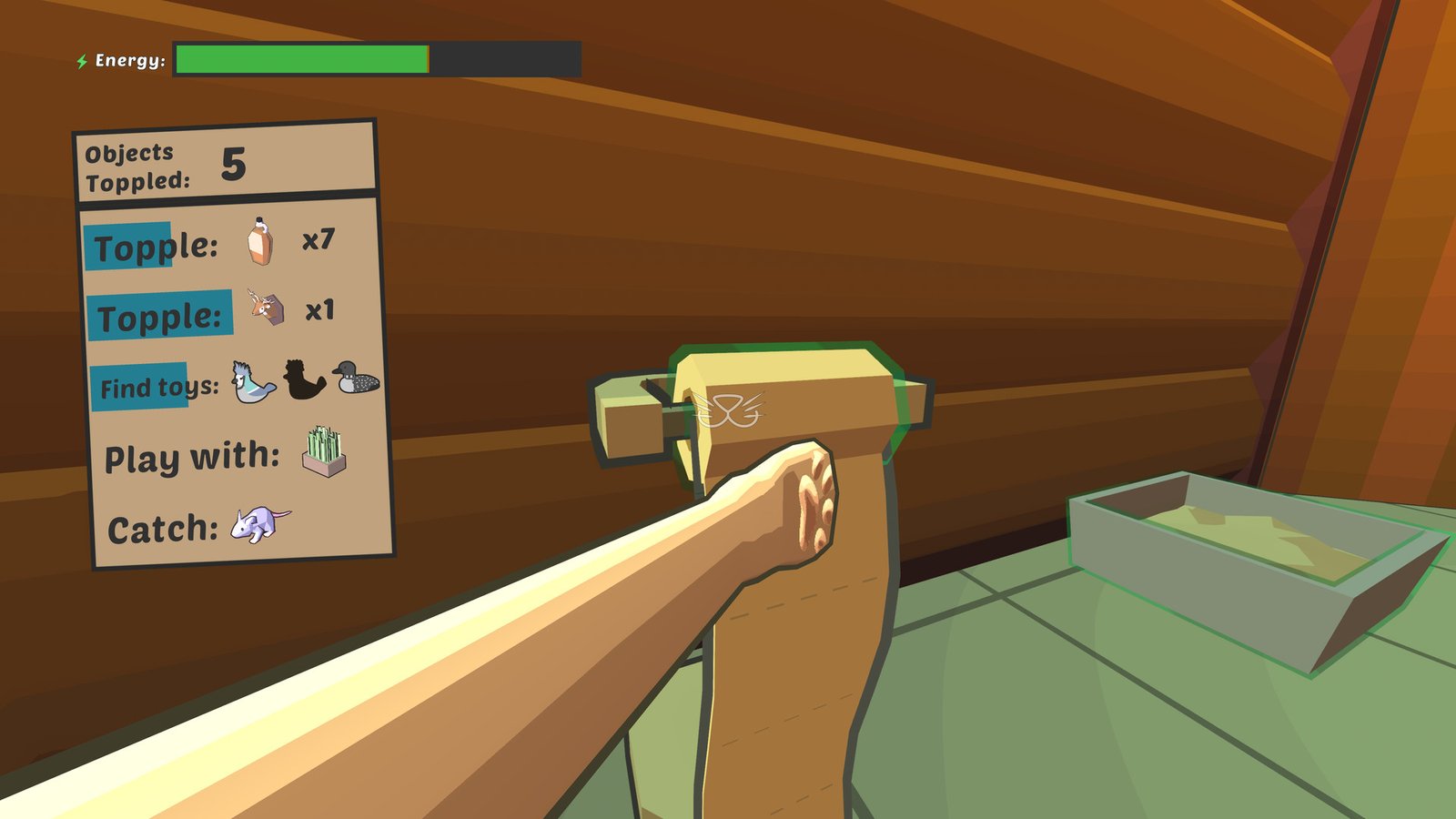Click the cat grass planter icon
Image resolution: width=1456 pixels, height=819 pixels.
327,452
